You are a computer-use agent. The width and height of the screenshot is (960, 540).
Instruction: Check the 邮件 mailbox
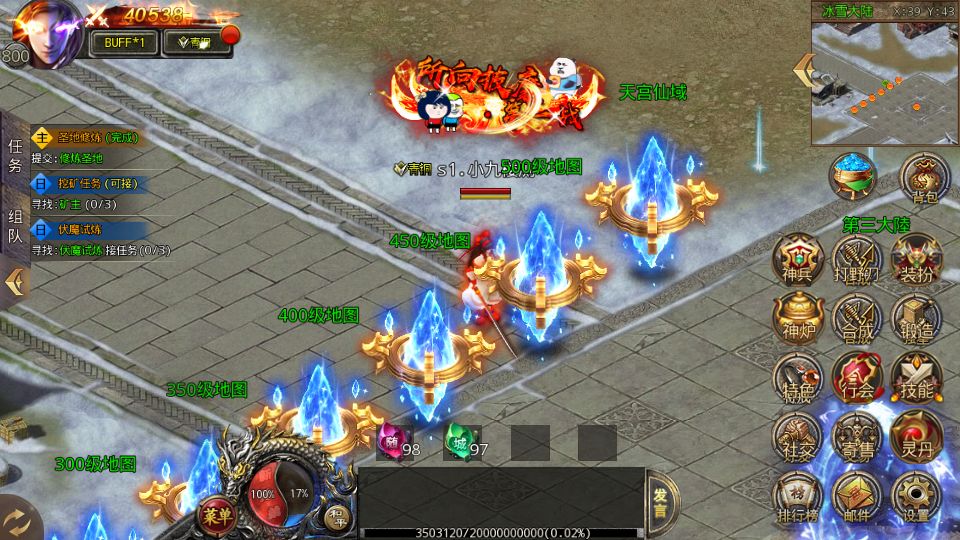856,496
